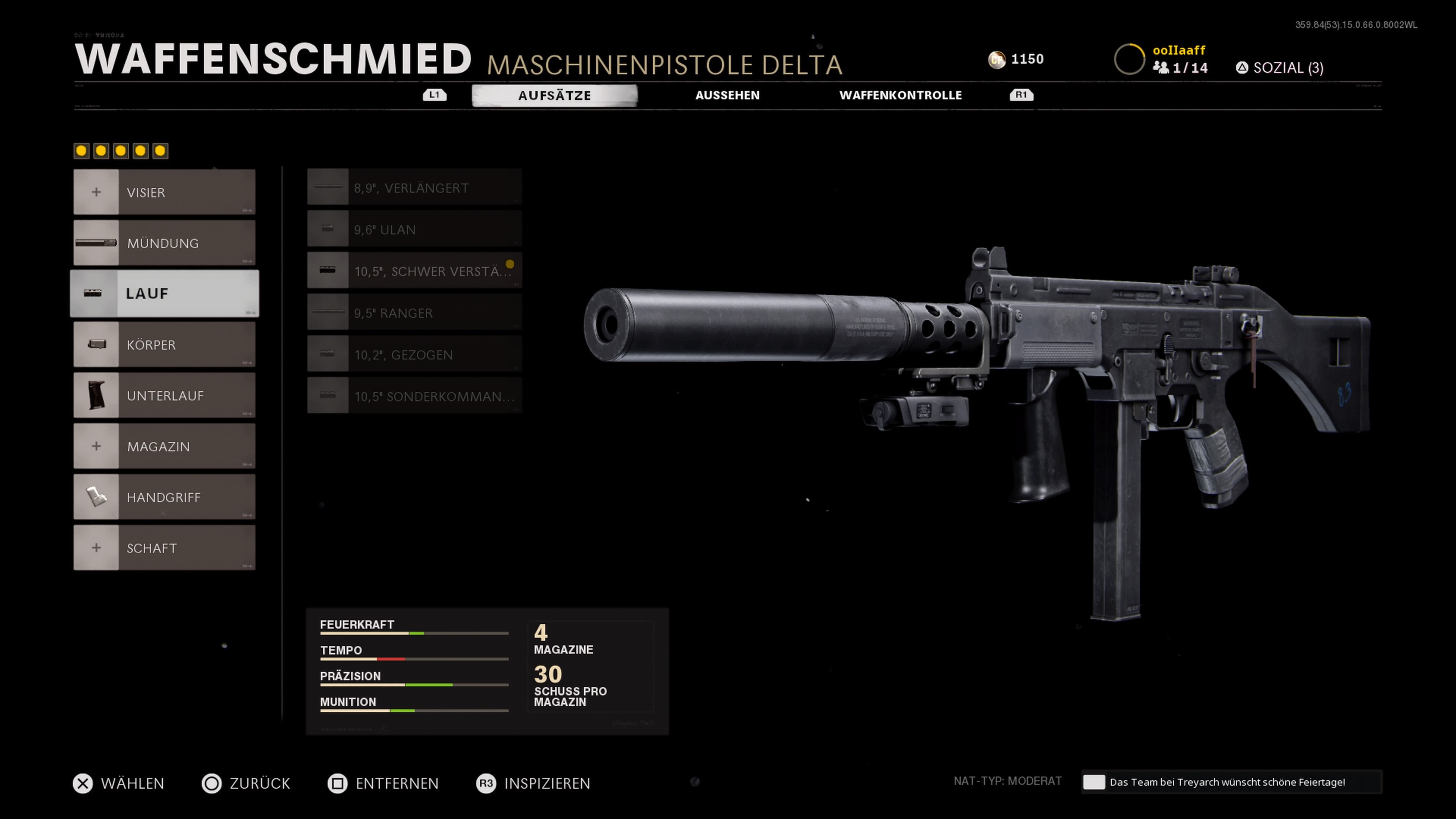Pick the Magazin attachment slot
Screen dimensions: 1456x819
165,447
